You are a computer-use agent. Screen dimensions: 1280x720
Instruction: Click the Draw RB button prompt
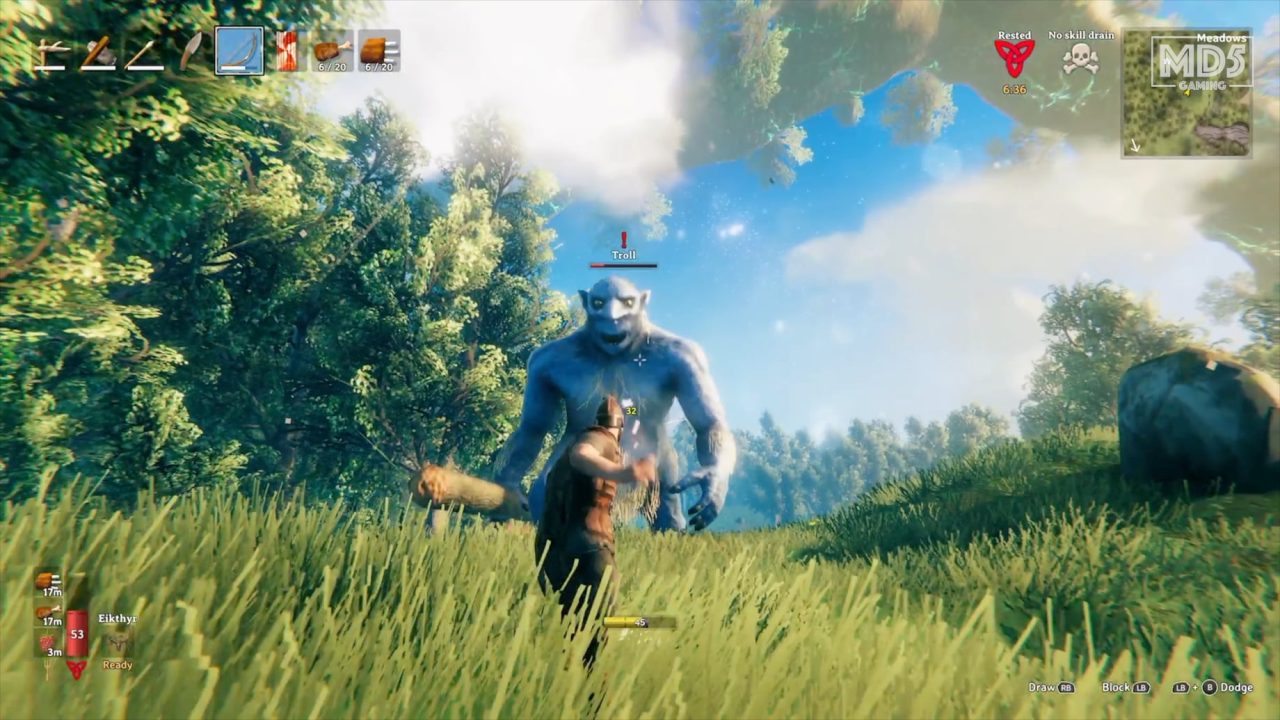[x=1050, y=688]
